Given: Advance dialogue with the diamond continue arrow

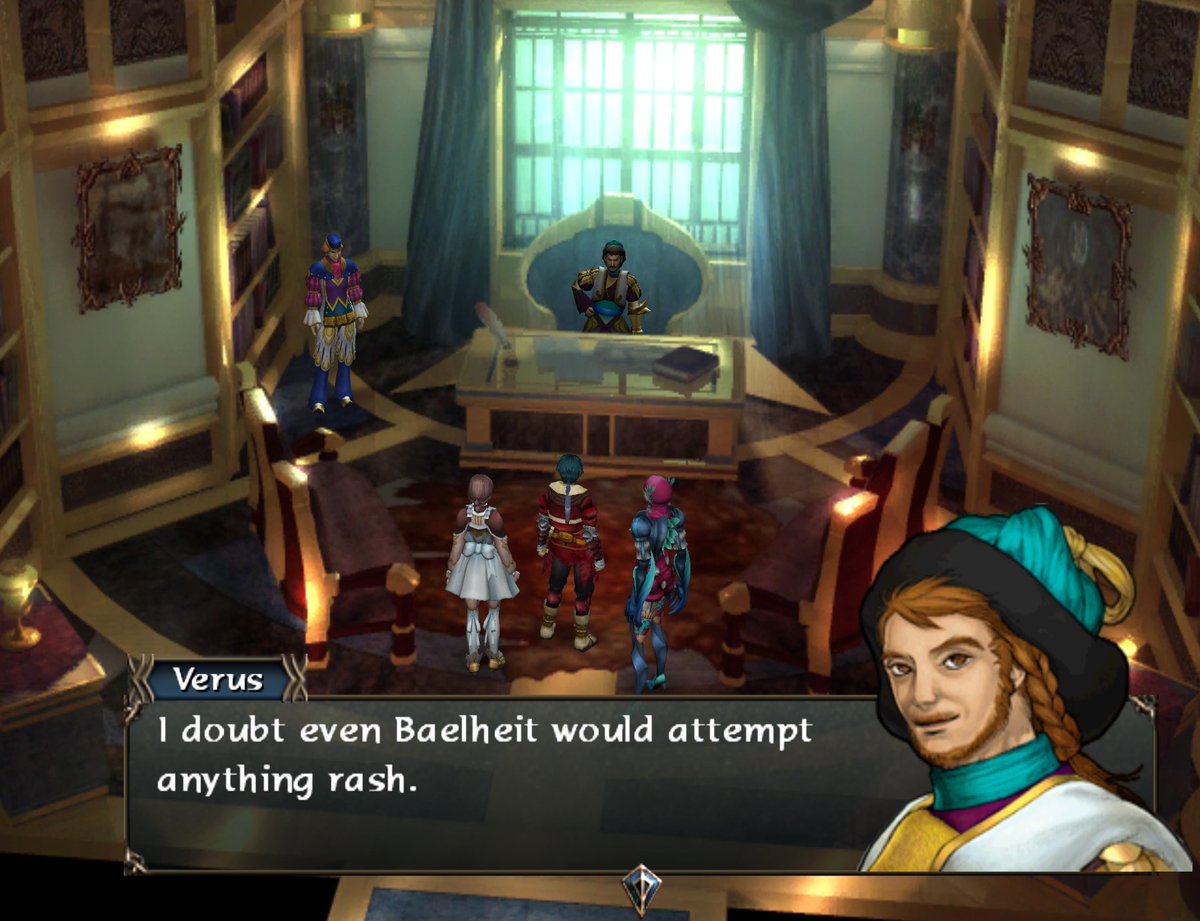Looking at the screenshot, I should (640, 886).
